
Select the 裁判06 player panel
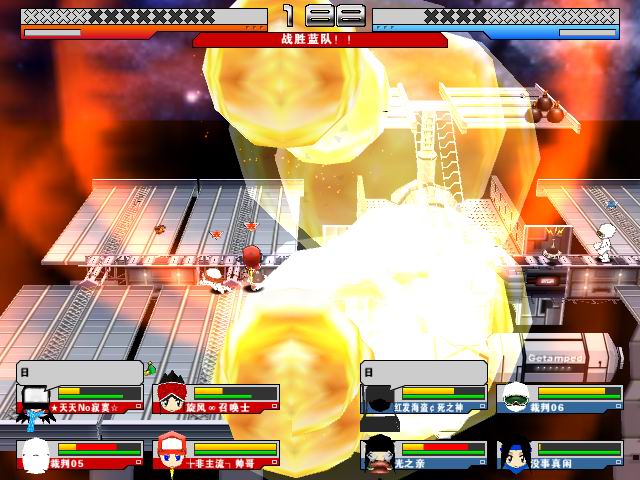point(562,399)
